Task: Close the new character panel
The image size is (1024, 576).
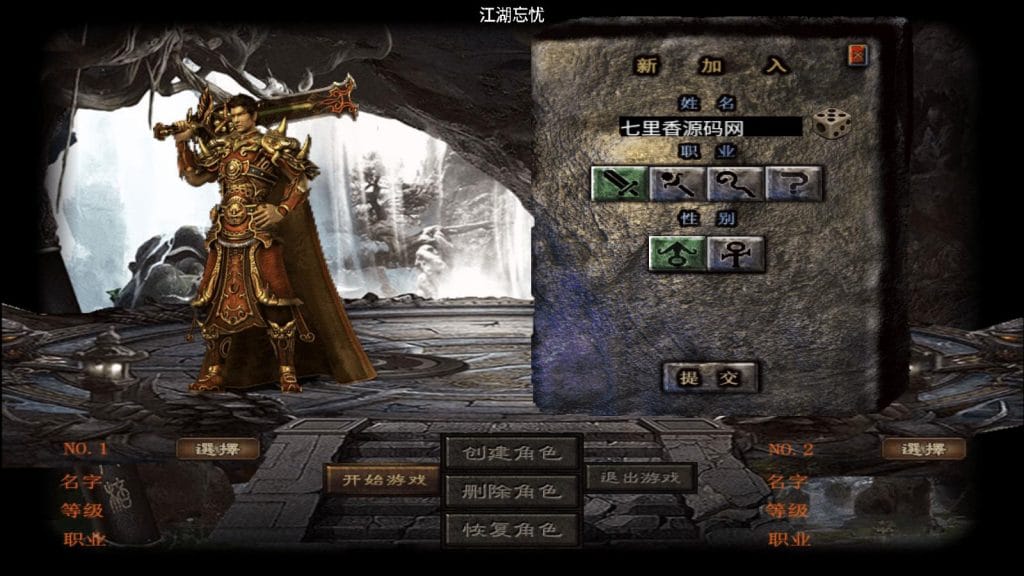Action: [857, 55]
